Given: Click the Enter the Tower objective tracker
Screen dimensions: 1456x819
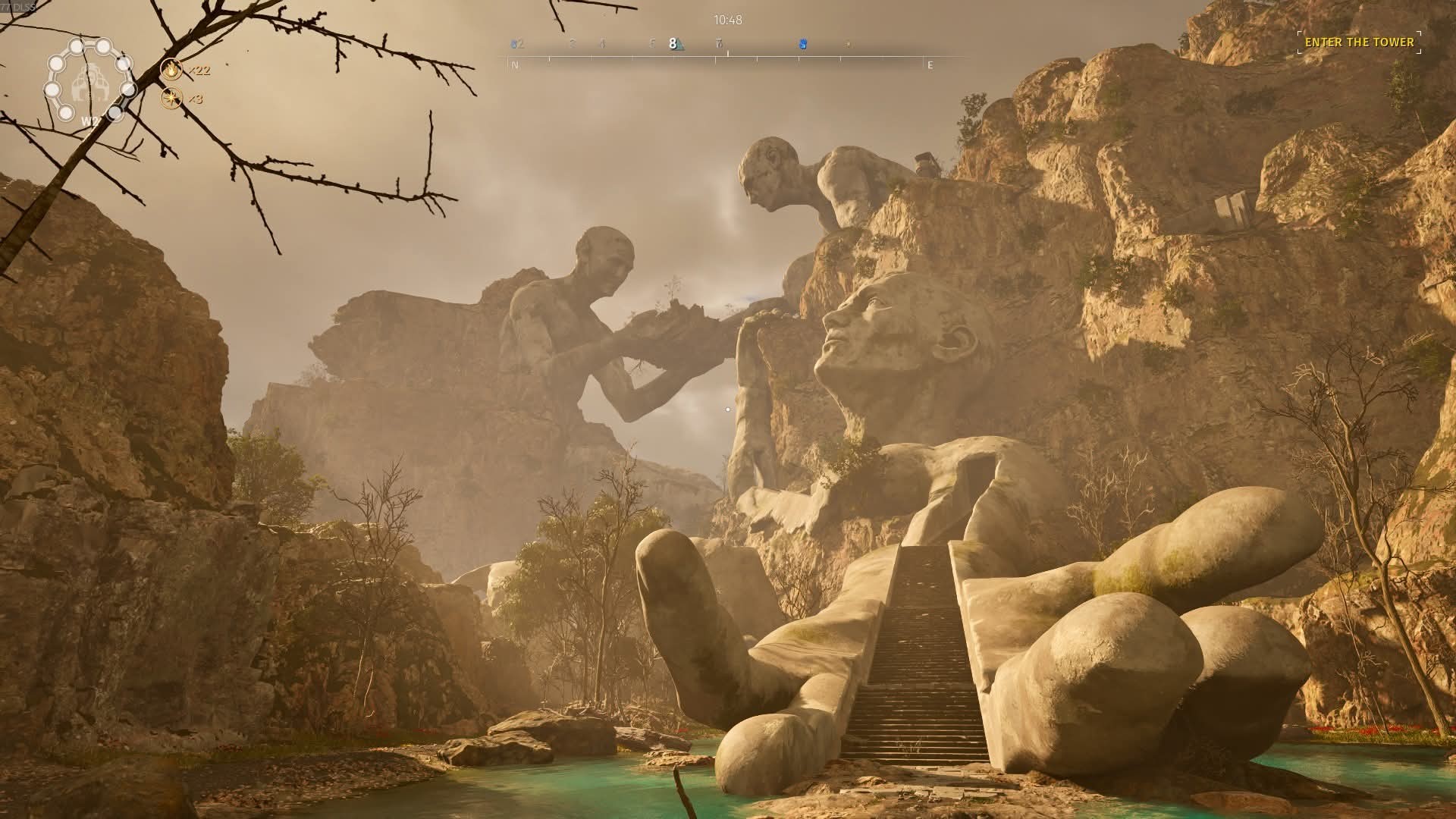Looking at the screenshot, I should (1359, 42).
